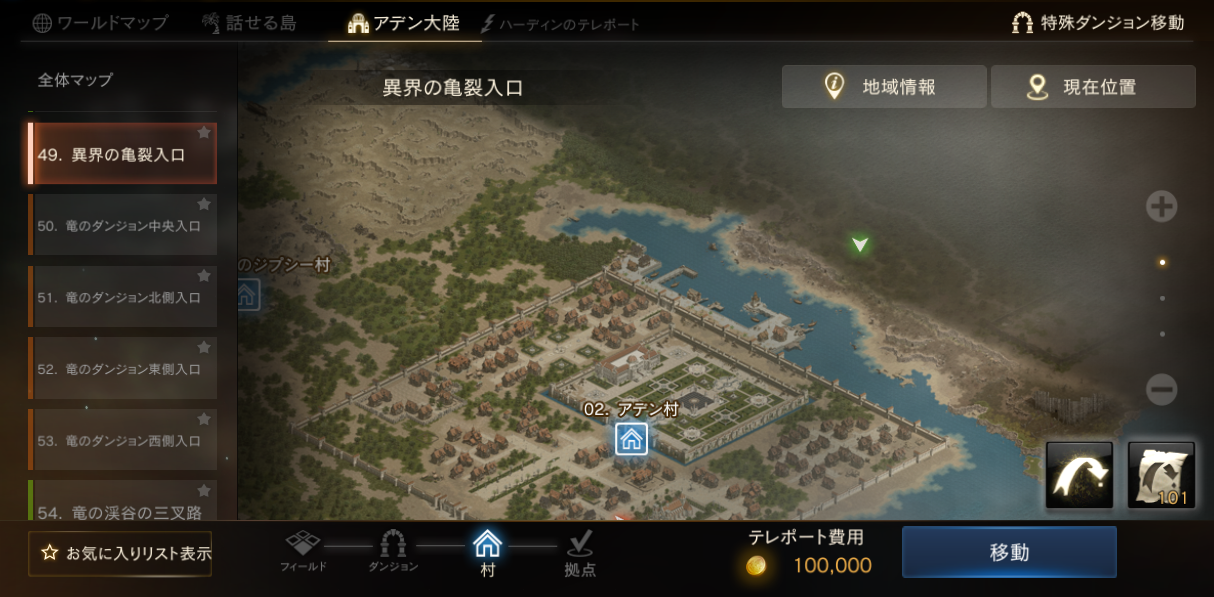Filter map by ダンジョン
The width and height of the screenshot is (1214, 597).
pyautogui.click(x=393, y=549)
